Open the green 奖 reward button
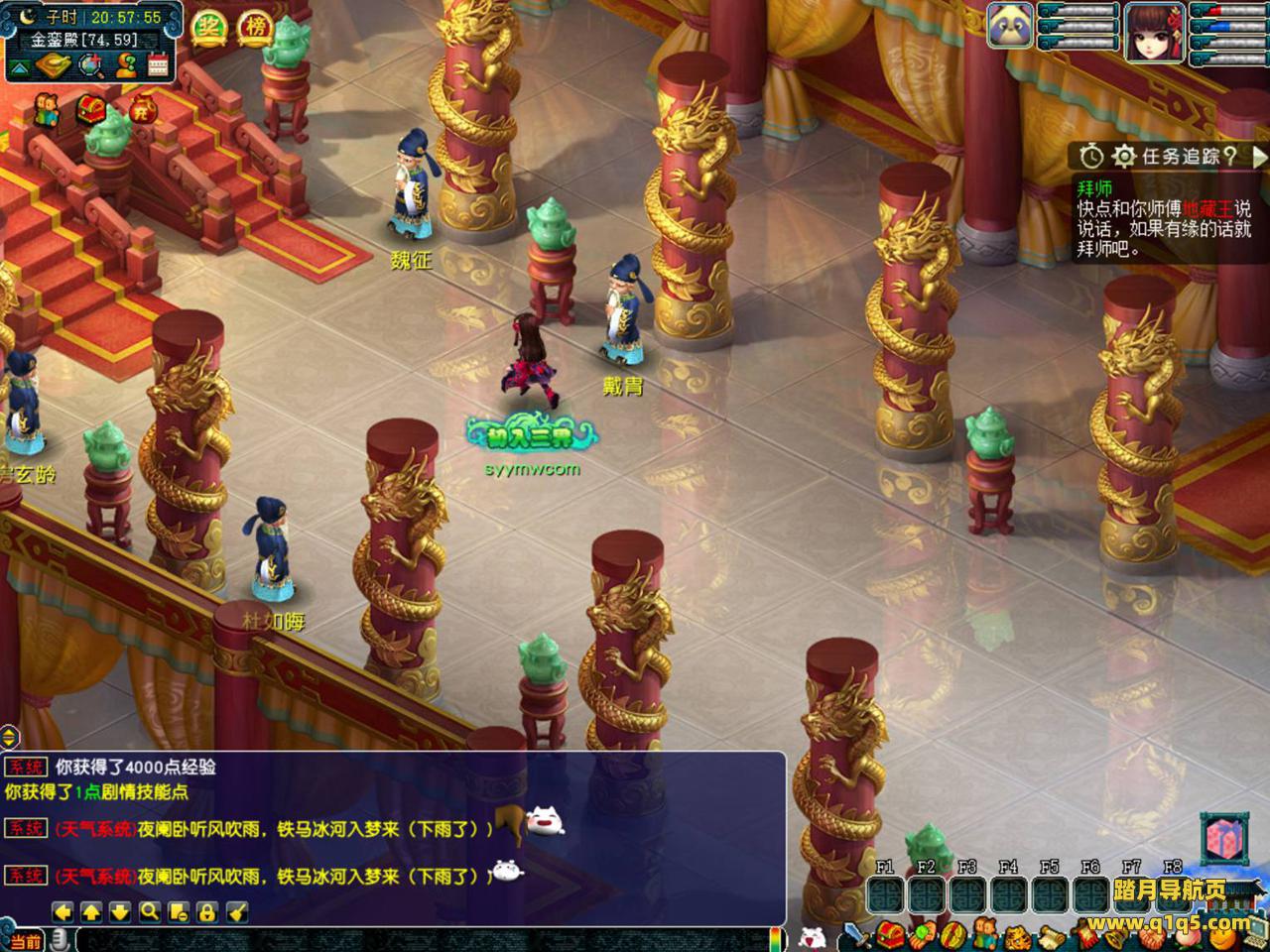Image resolution: width=1270 pixels, height=952 pixels. click(209, 28)
